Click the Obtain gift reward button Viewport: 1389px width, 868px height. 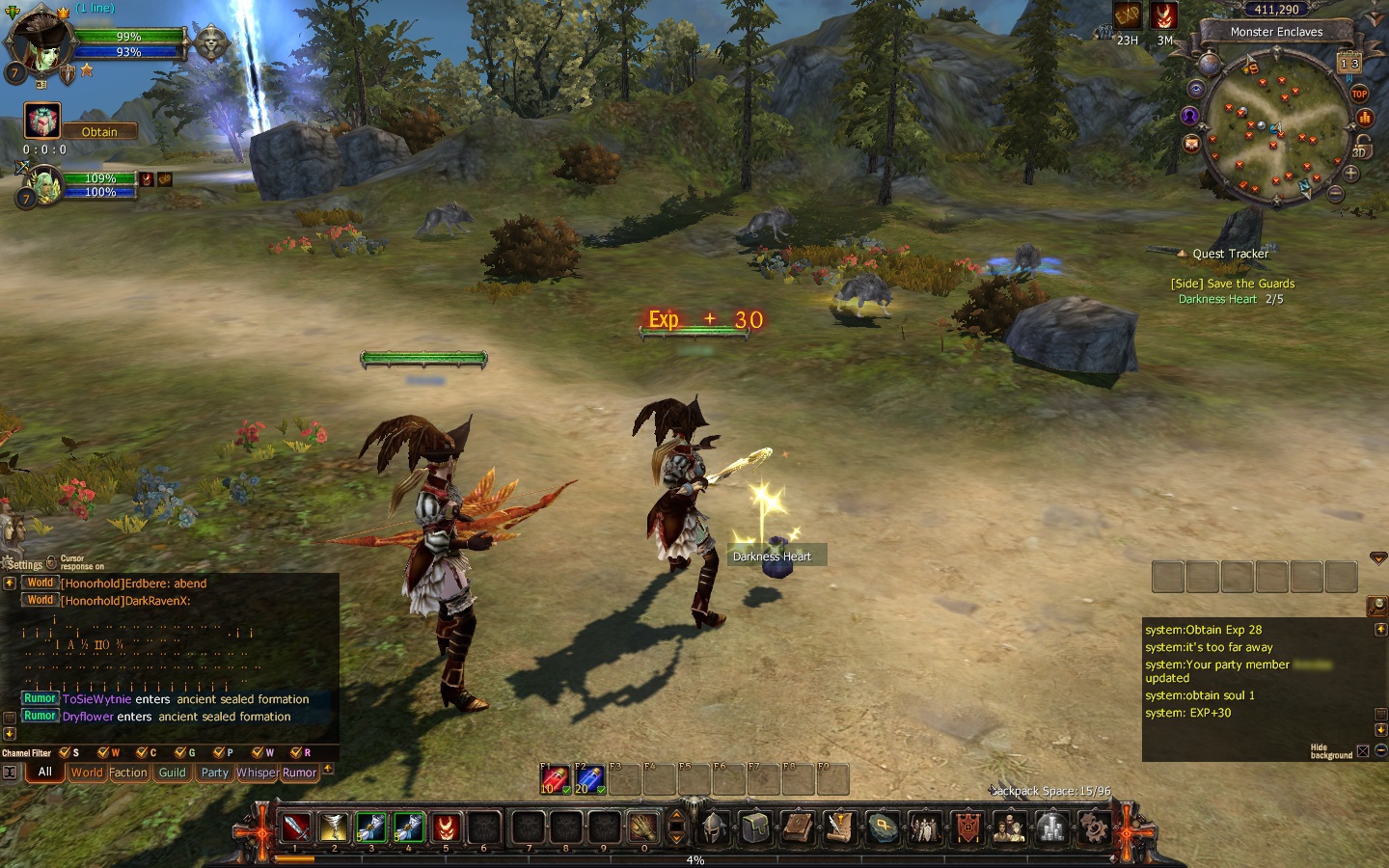[x=98, y=131]
